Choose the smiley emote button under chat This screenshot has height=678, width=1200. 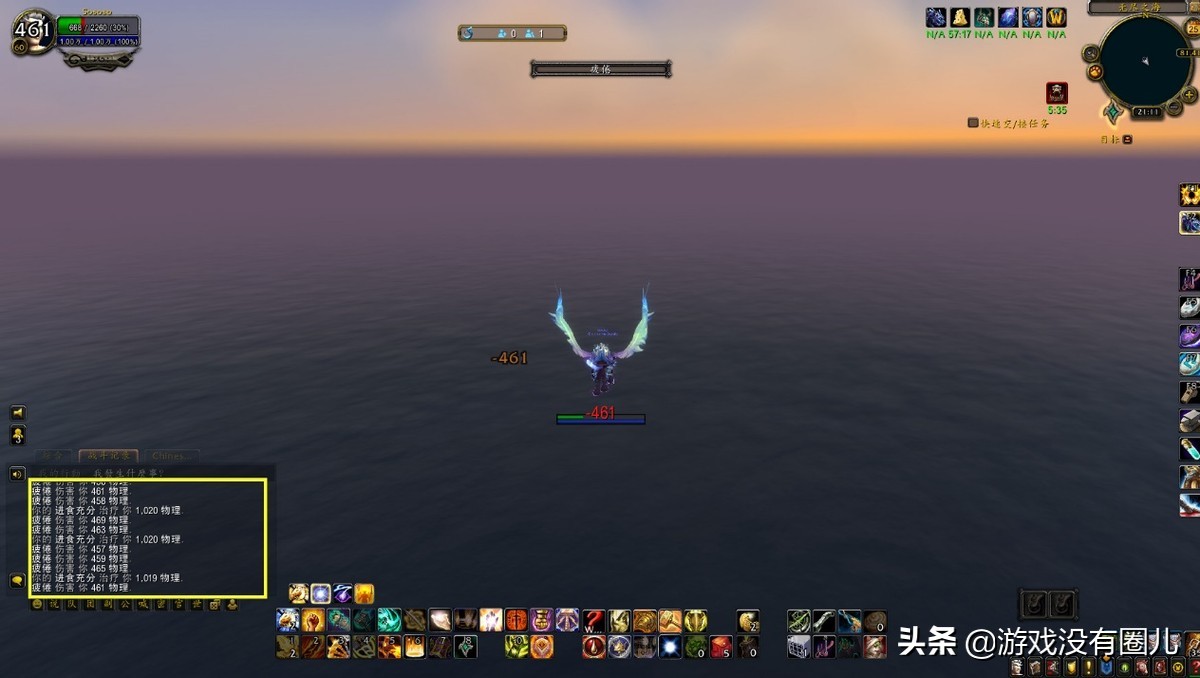coord(37,604)
